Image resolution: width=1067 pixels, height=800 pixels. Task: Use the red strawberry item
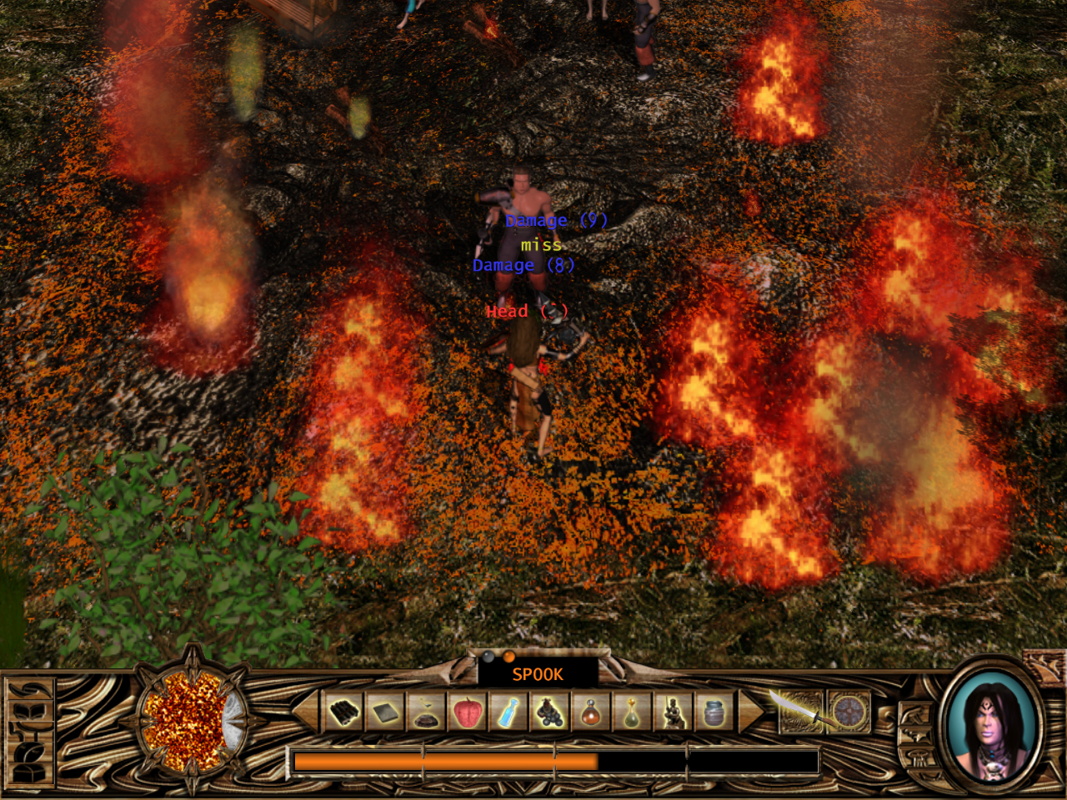[x=468, y=712]
